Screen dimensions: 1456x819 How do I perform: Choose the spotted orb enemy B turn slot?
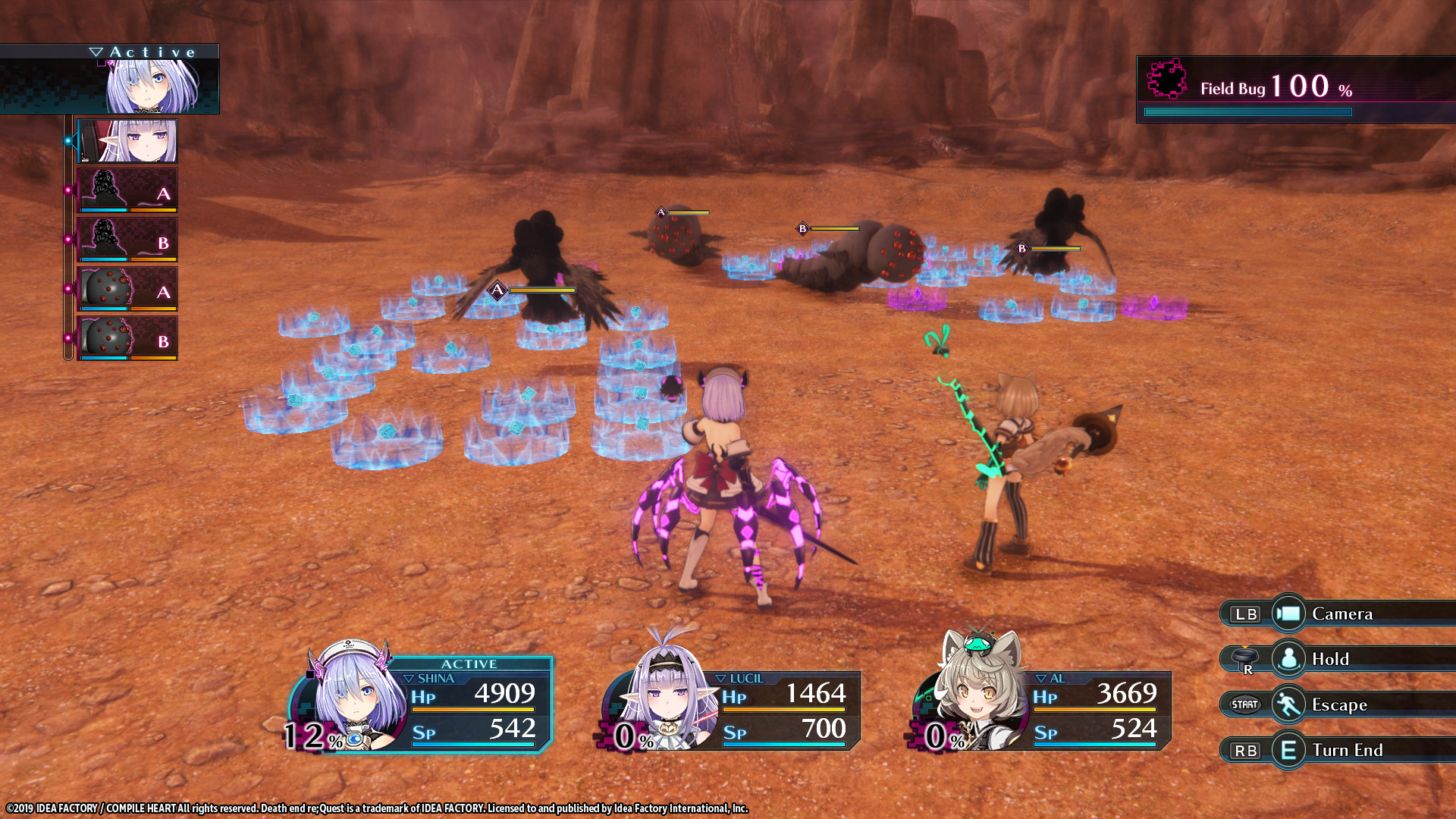click(x=127, y=338)
